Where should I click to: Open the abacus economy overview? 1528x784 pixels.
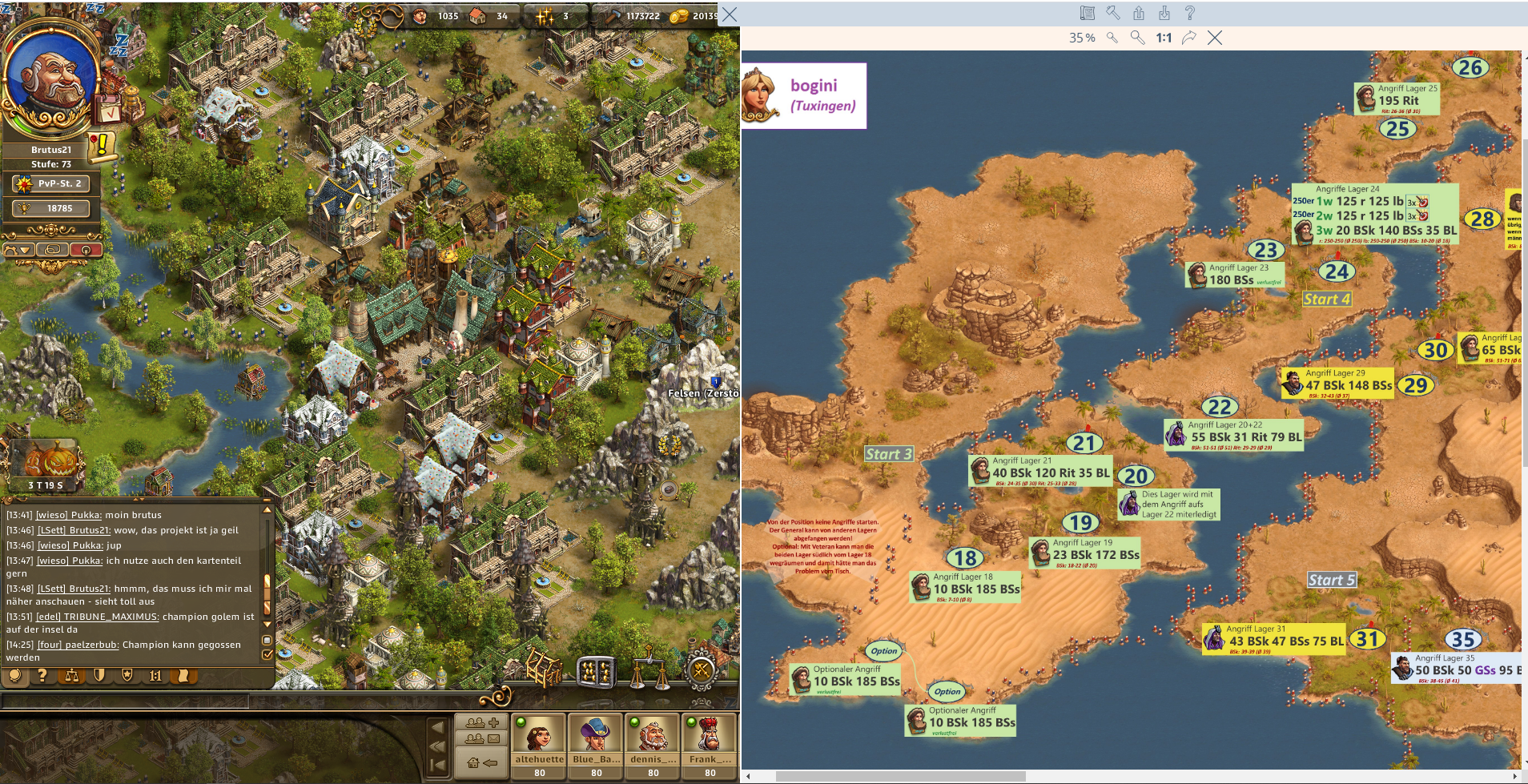pyautogui.click(x=596, y=672)
